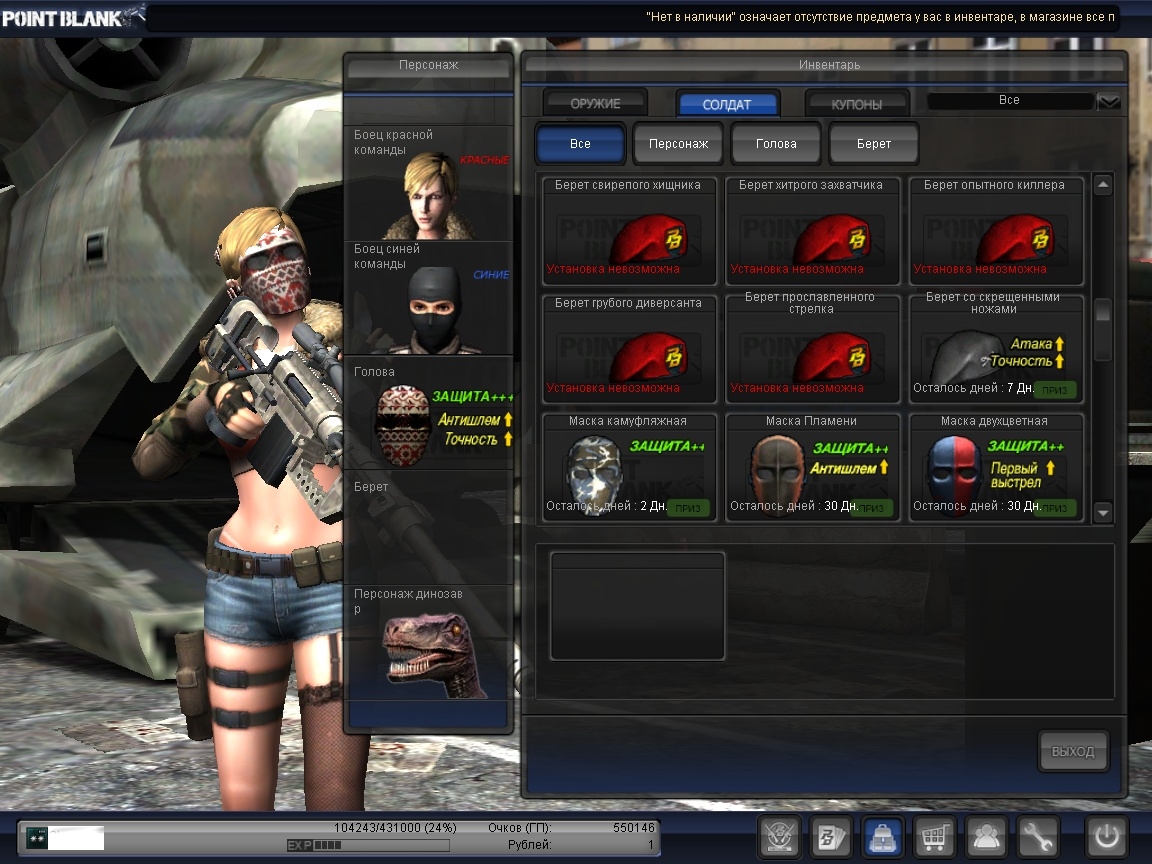Screen dimensions: 1152x864
Task: Choose the Маска двухцветная item
Action: [995, 467]
